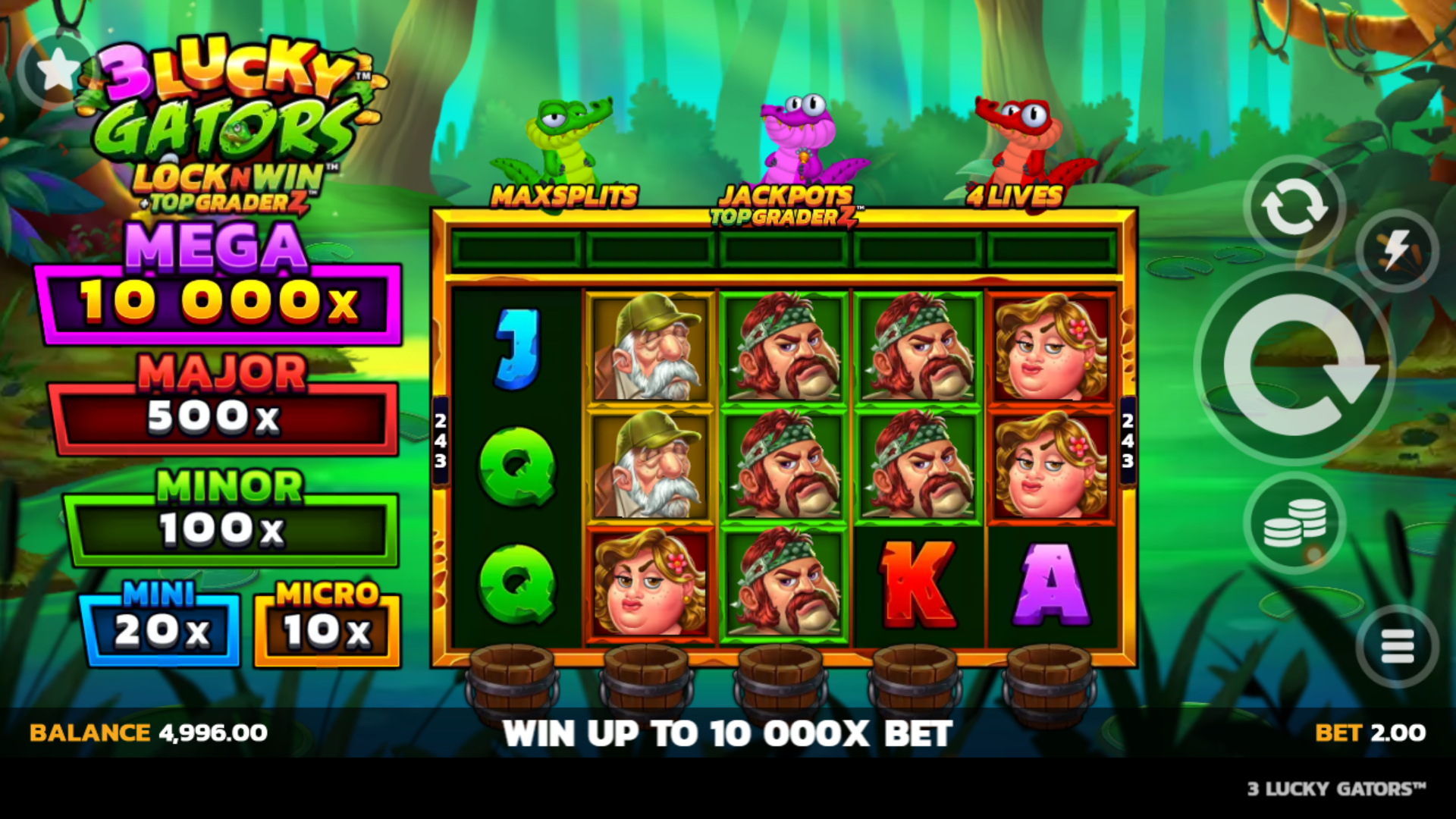This screenshot has width=1456, height=819.
Task: Toggle the lightning bolt quick spin
Action: click(x=1396, y=251)
